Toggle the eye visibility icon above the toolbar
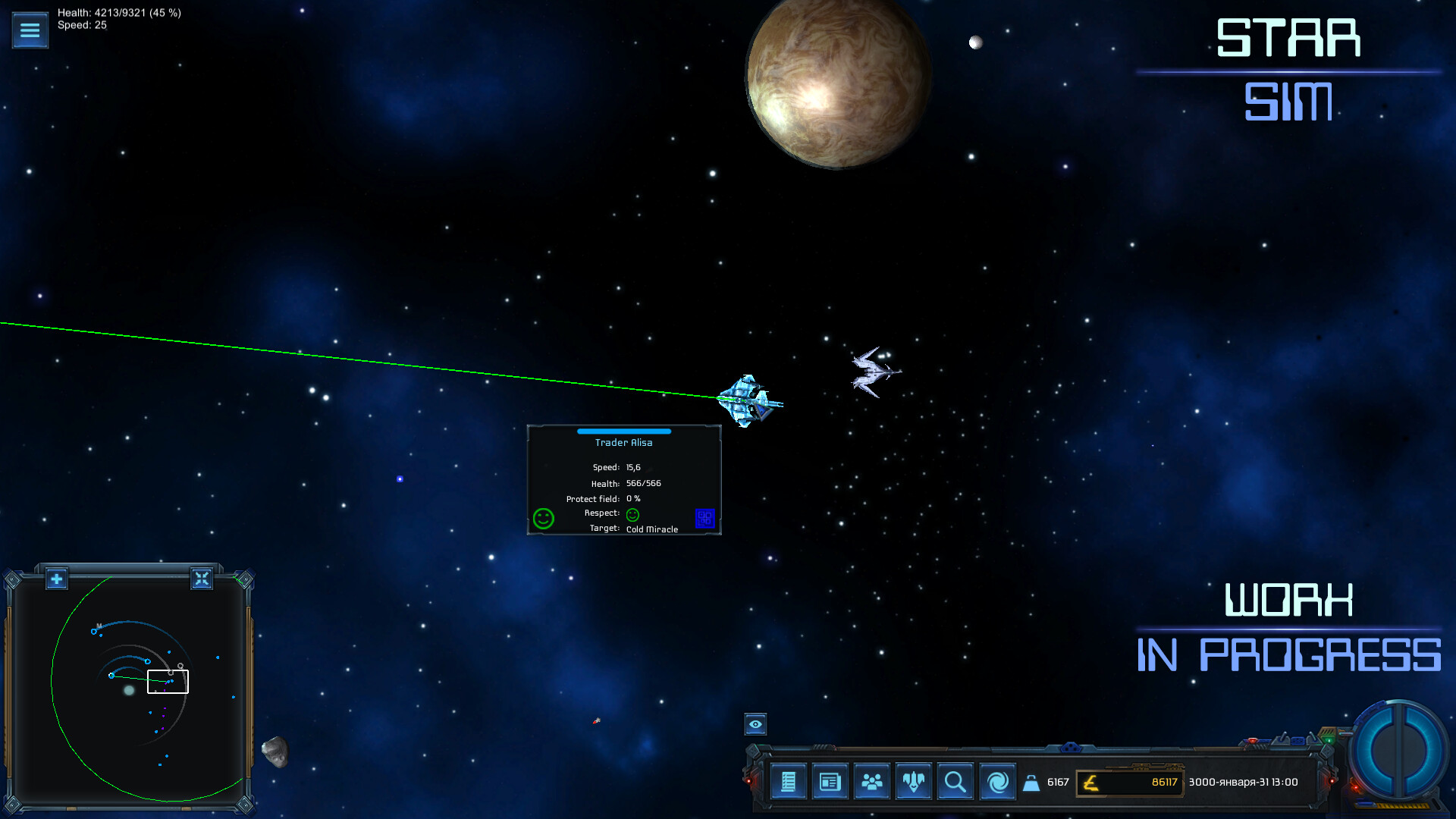Screen dimensions: 1456x819 pyautogui.click(x=755, y=726)
